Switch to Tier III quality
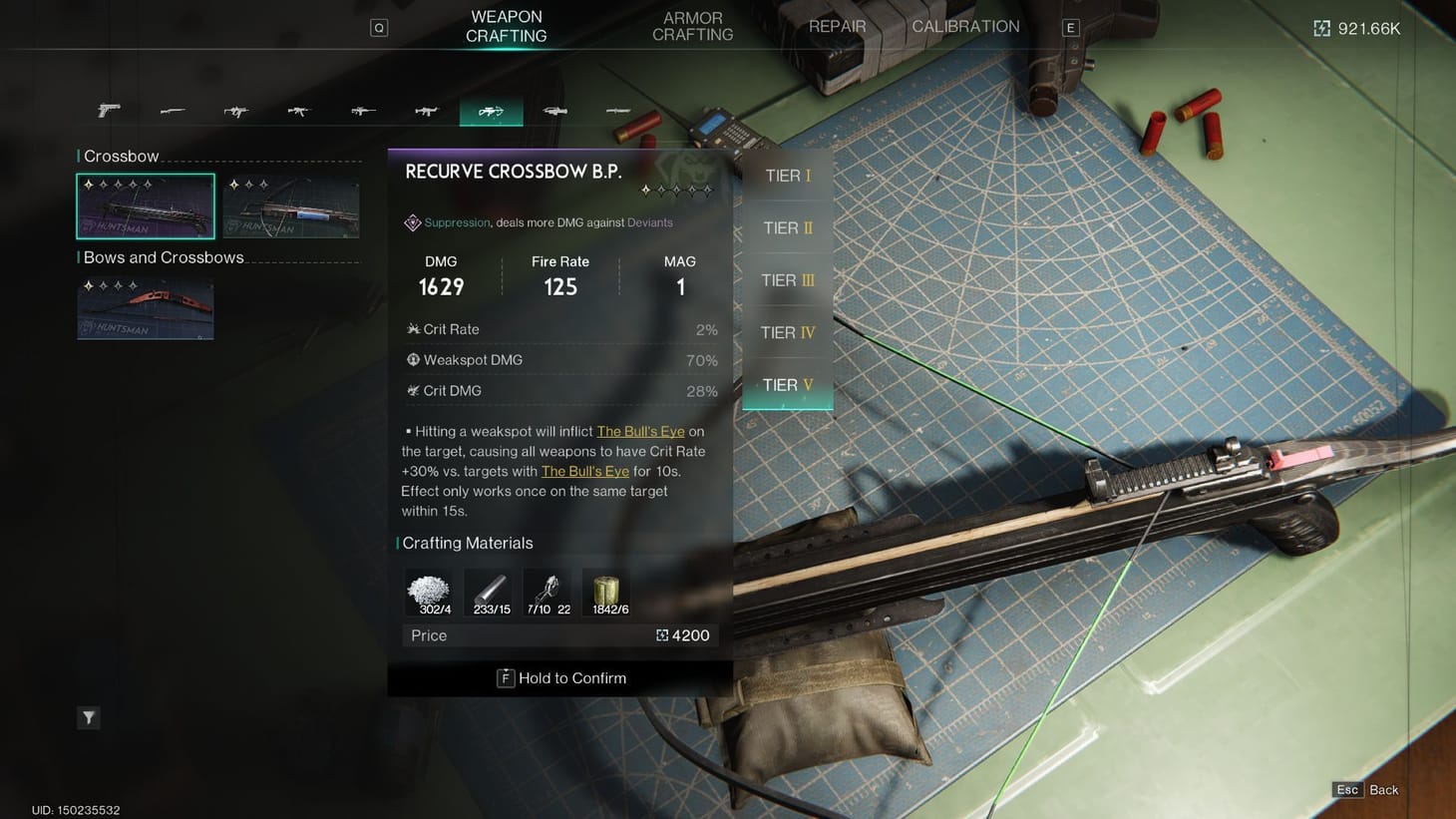This screenshot has height=819, width=1456. tap(787, 280)
